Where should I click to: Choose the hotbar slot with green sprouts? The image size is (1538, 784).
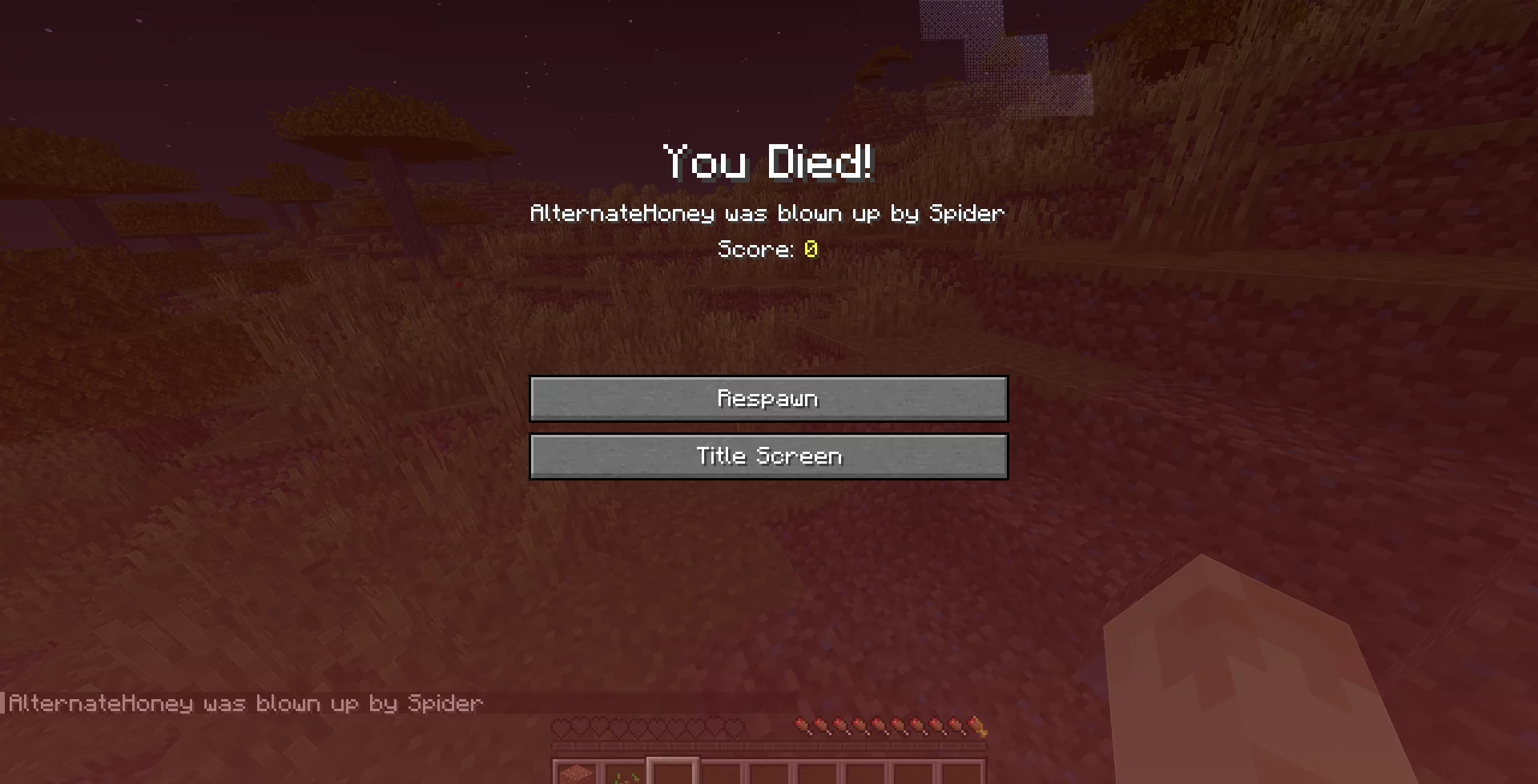pyautogui.click(x=625, y=774)
